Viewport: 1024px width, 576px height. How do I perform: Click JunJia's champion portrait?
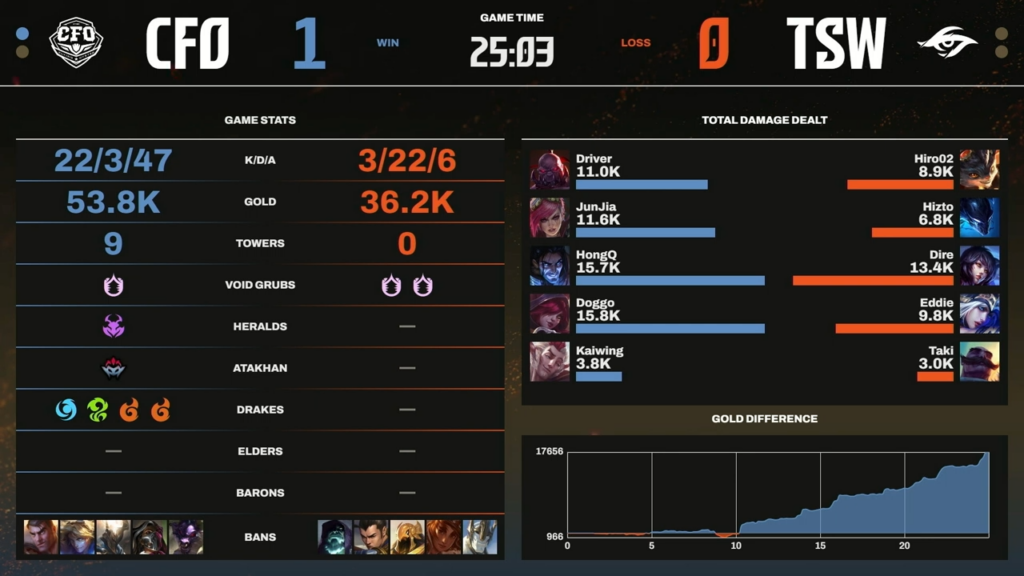[549, 218]
